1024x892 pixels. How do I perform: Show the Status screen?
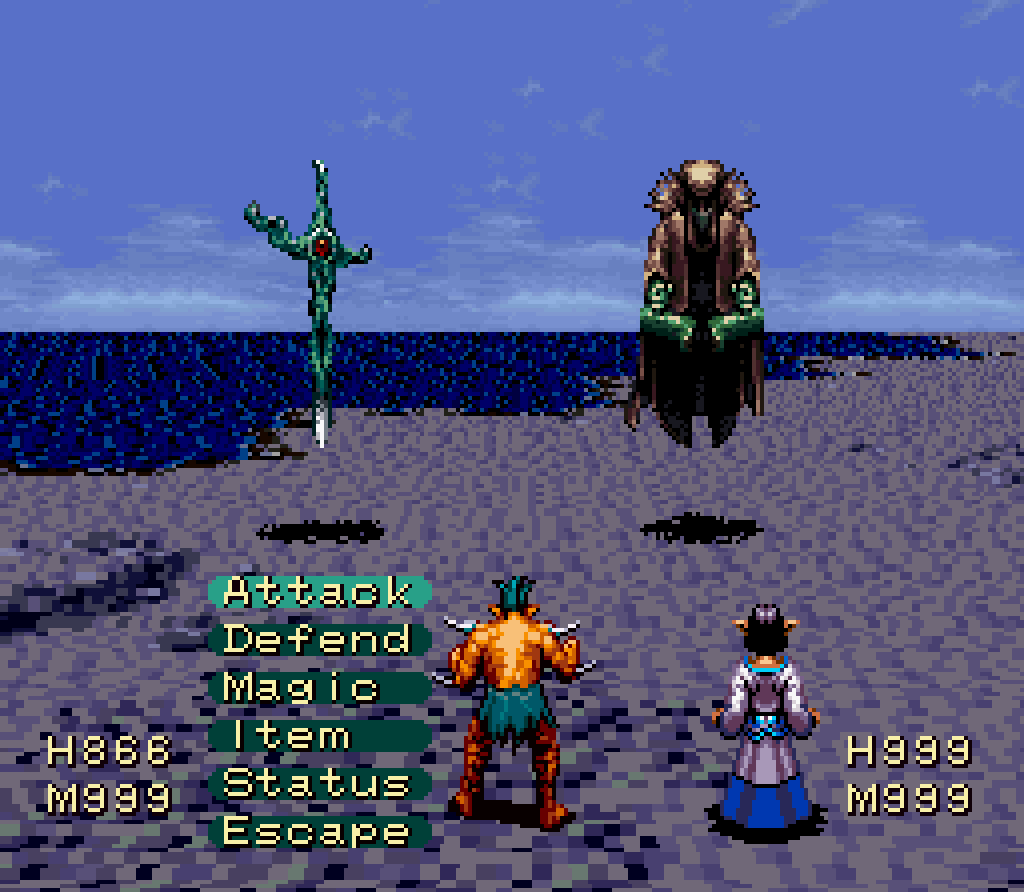pyautogui.click(x=318, y=783)
